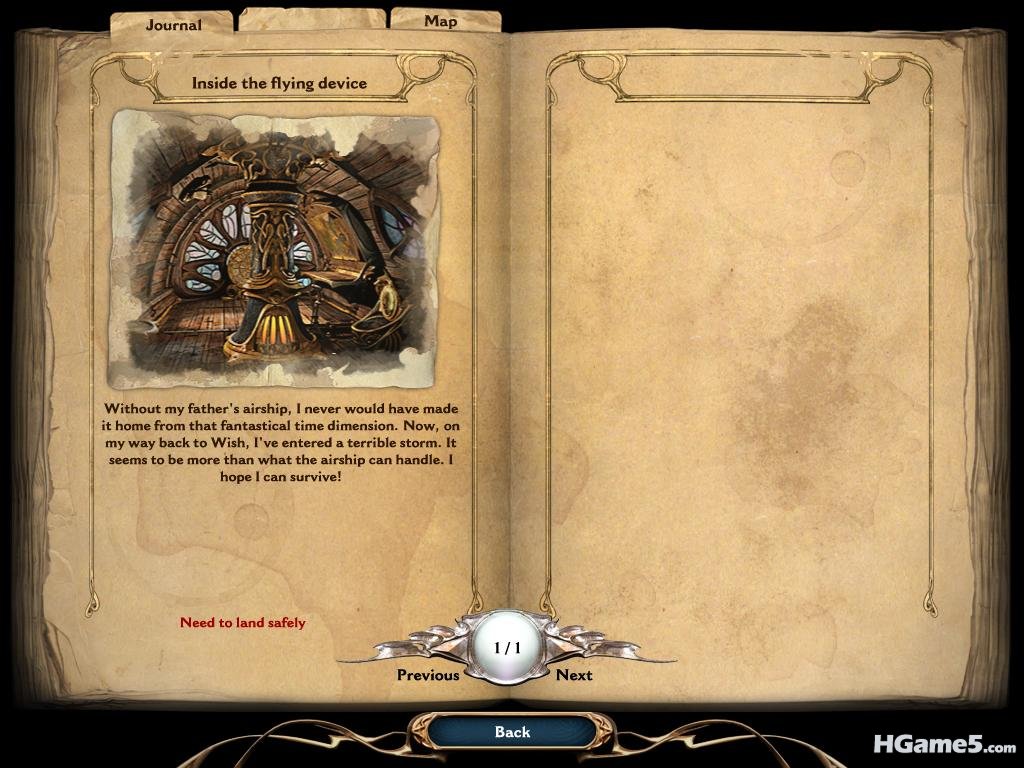Close the journal with Back
Screen dimensions: 1024x768
pos(512,732)
